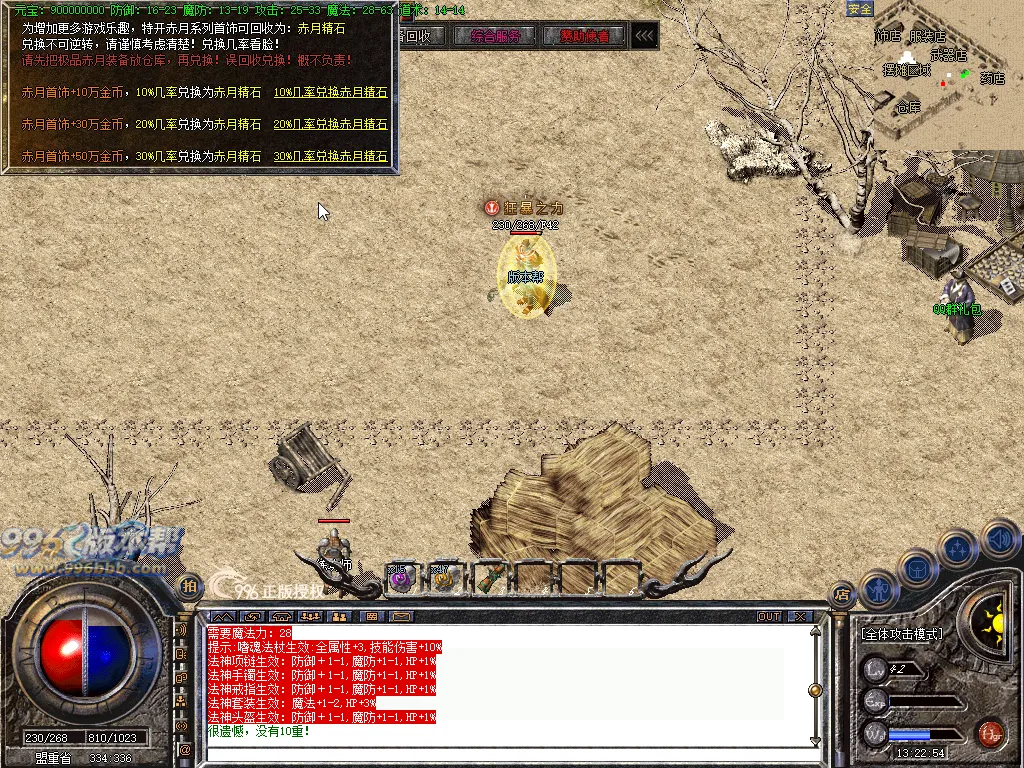The image size is (1024, 768).
Task: Open the 拍 auction round button
Action: pos(188,585)
